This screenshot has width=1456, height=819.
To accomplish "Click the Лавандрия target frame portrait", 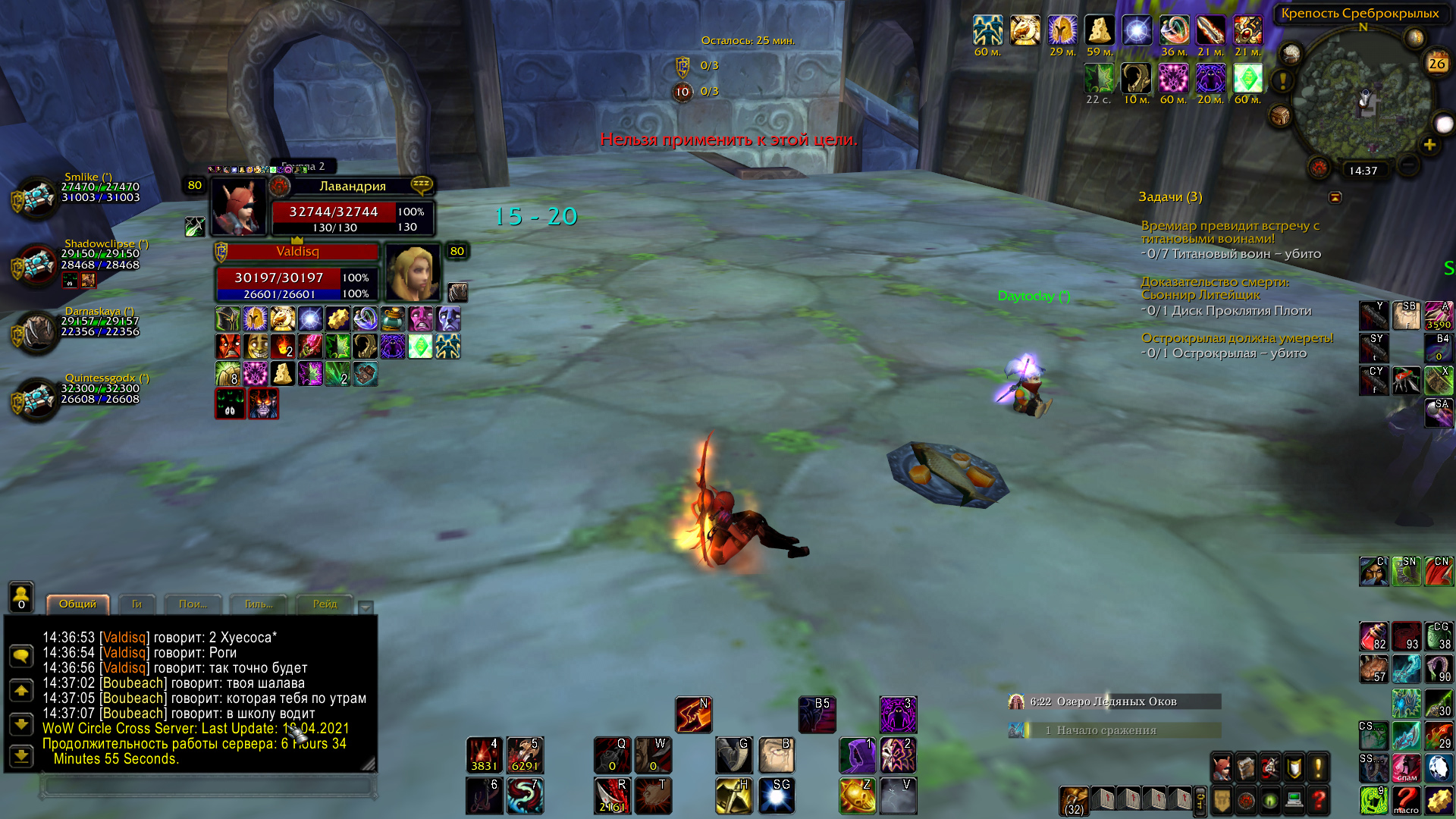I will pos(238,206).
